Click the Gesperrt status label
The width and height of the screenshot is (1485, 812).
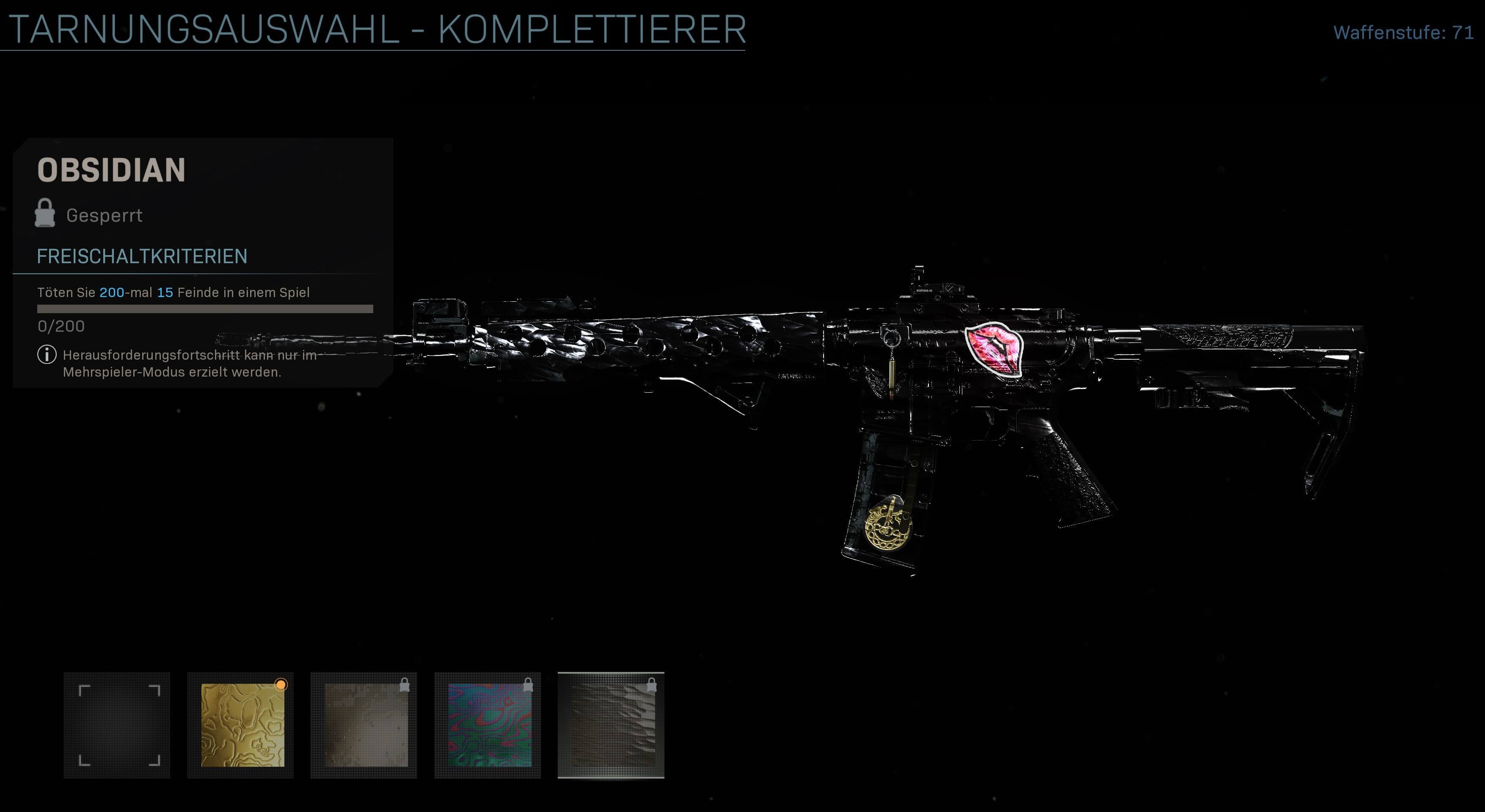pyautogui.click(x=105, y=215)
